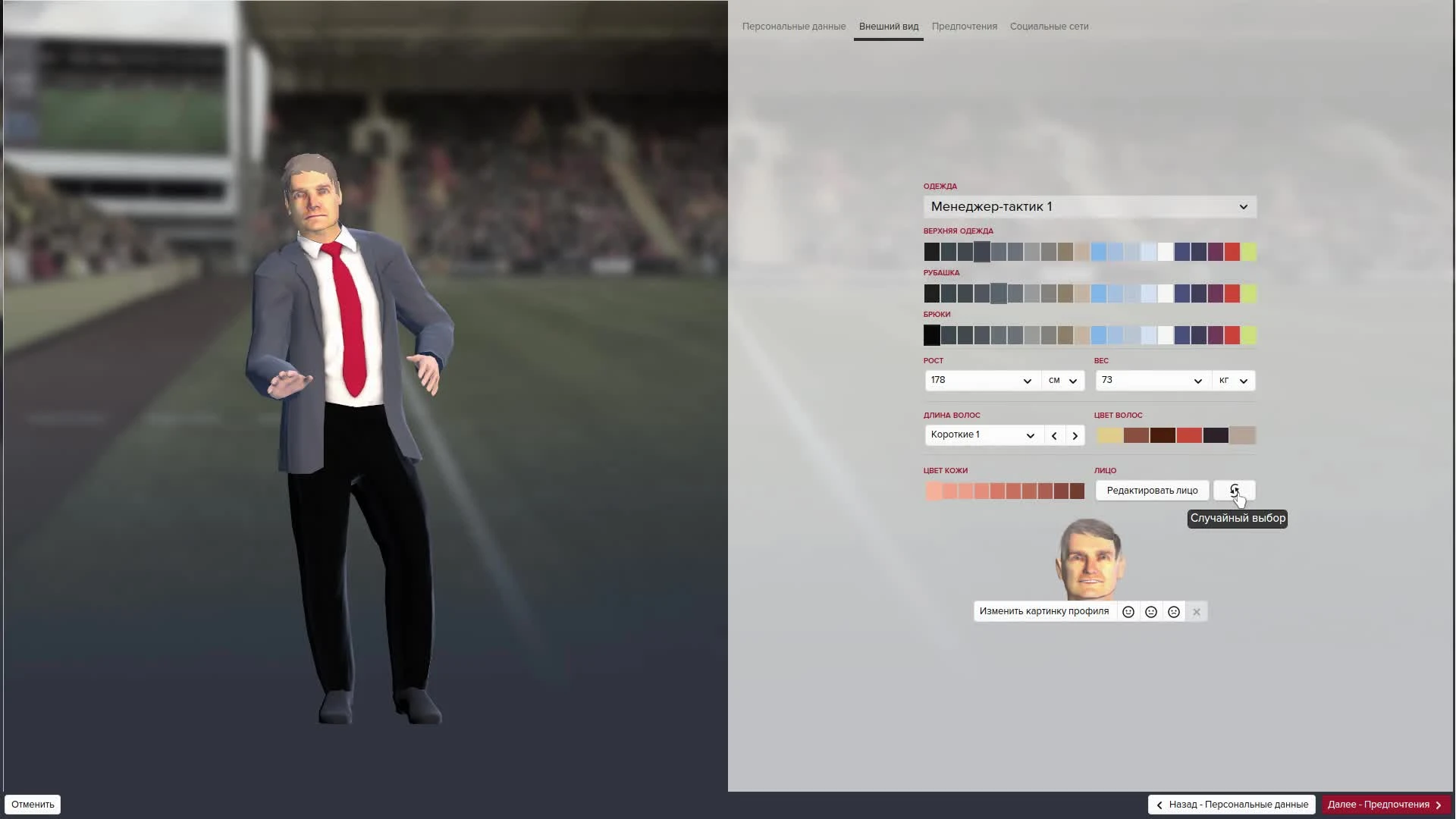
Task: Click the left arrow beside hair length
Action: click(1054, 435)
